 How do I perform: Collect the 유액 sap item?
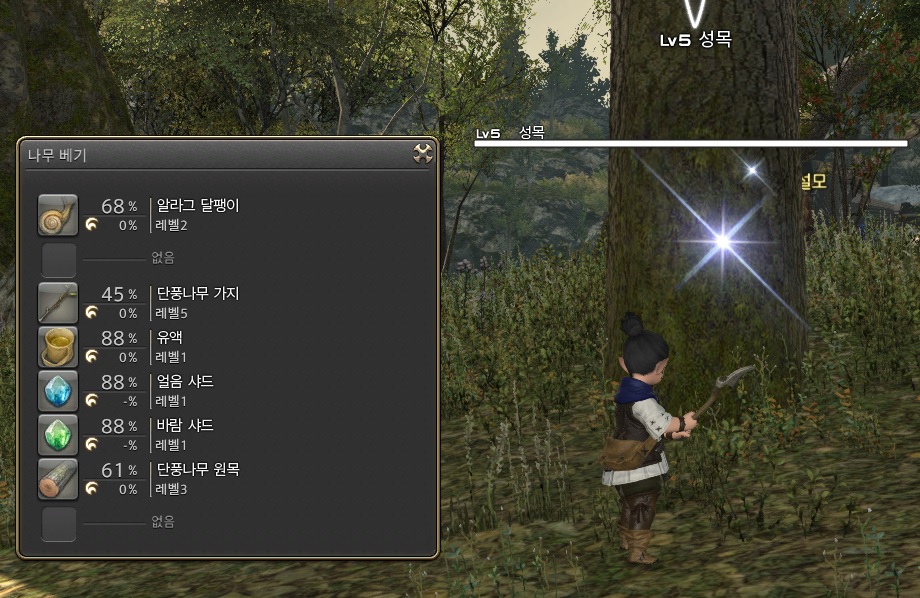tap(57, 346)
